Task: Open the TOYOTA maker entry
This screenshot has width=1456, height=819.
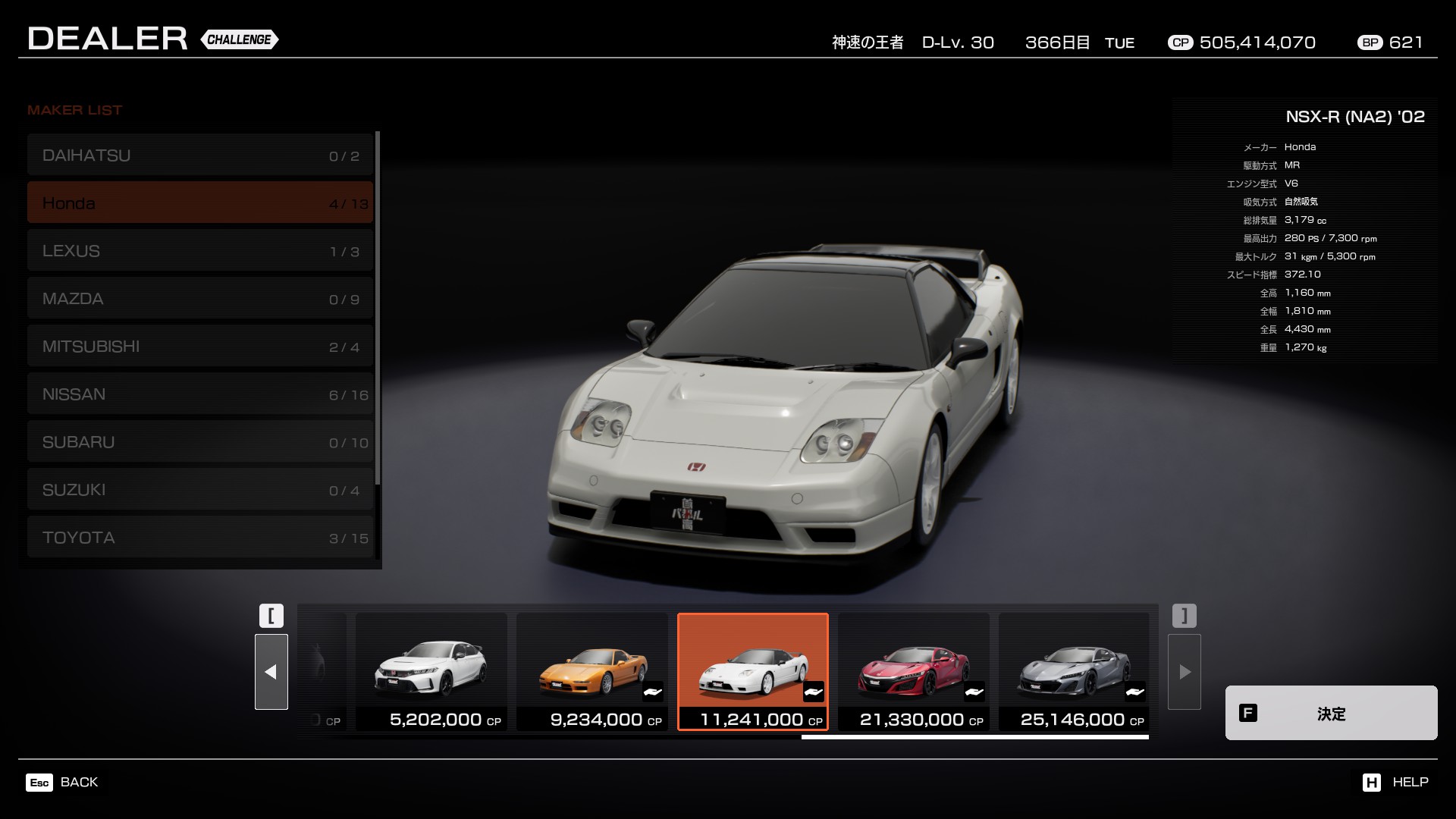Action: tap(200, 538)
